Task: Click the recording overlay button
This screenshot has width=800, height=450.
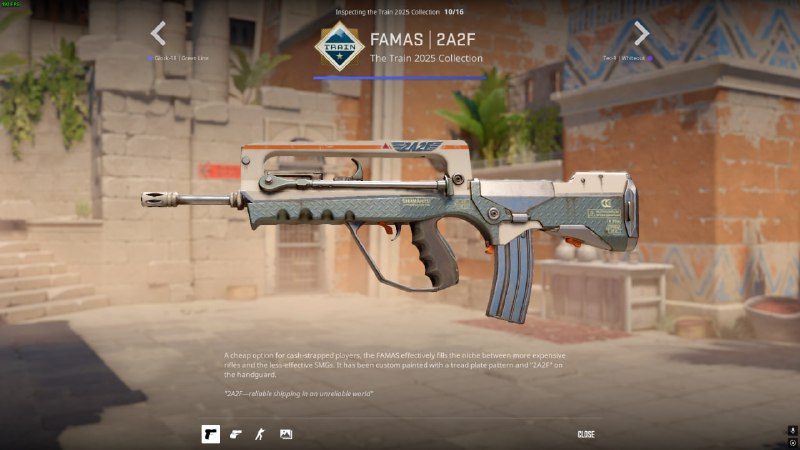Action: pos(791,443)
